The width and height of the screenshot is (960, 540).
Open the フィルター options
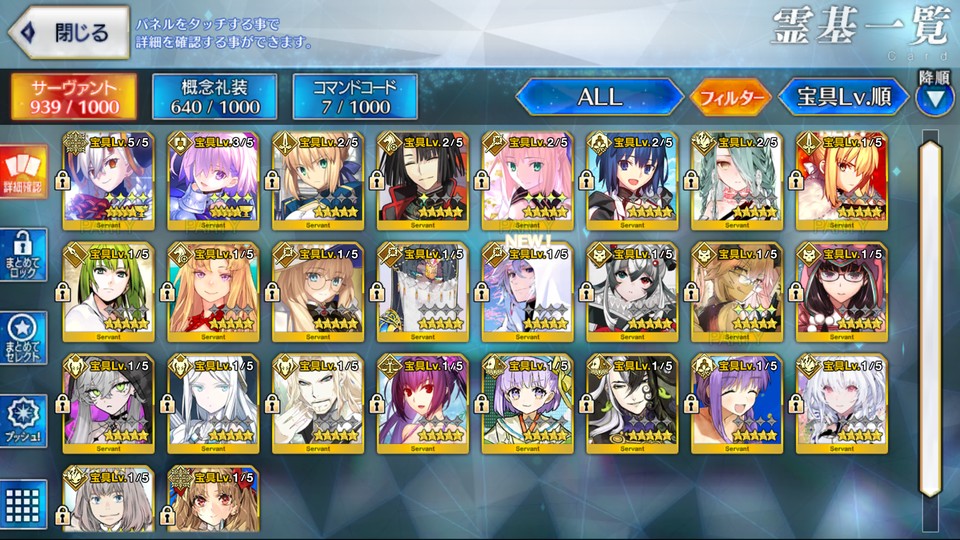click(x=730, y=98)
